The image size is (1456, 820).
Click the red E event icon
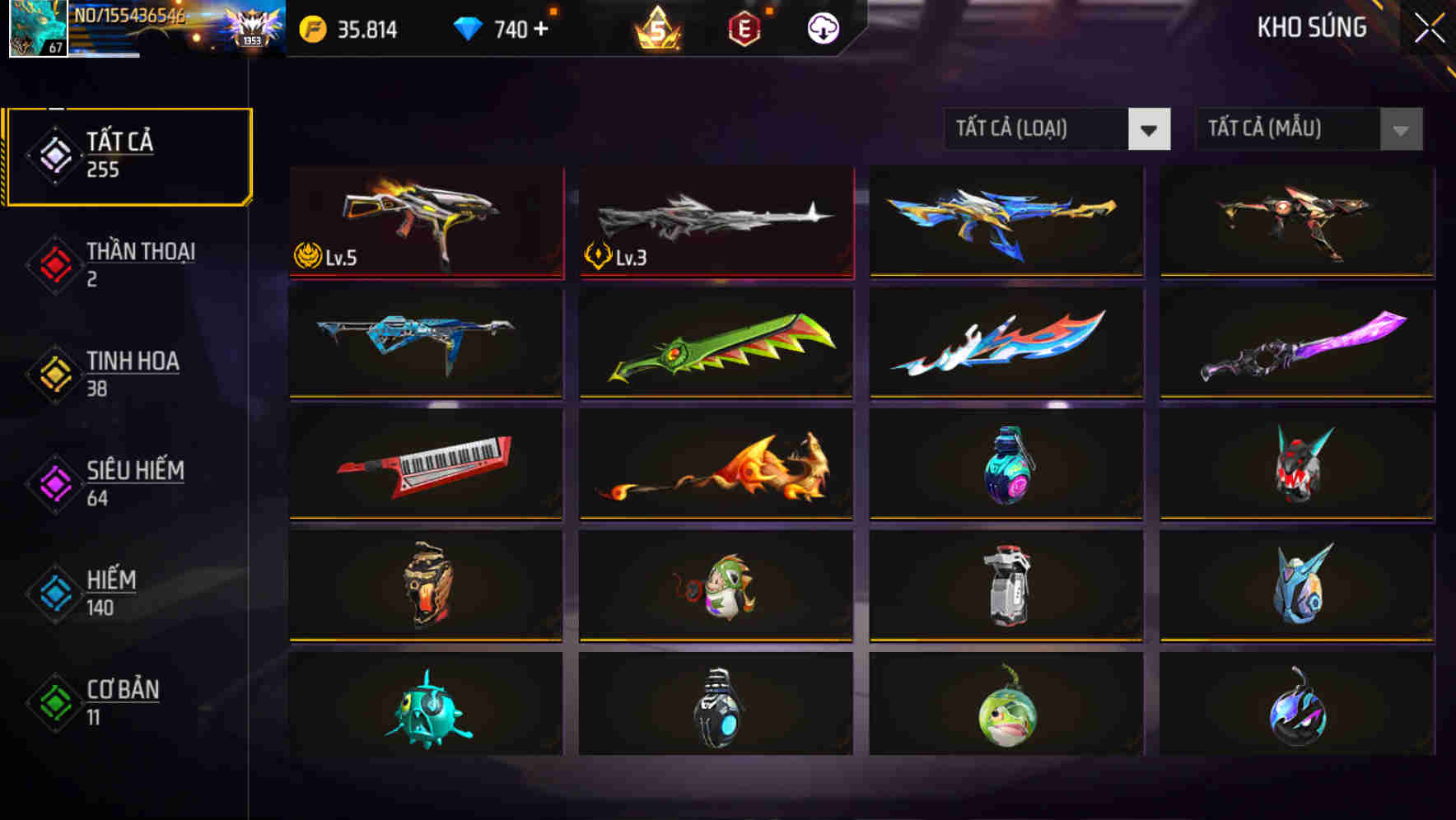[x=743, y=27]
